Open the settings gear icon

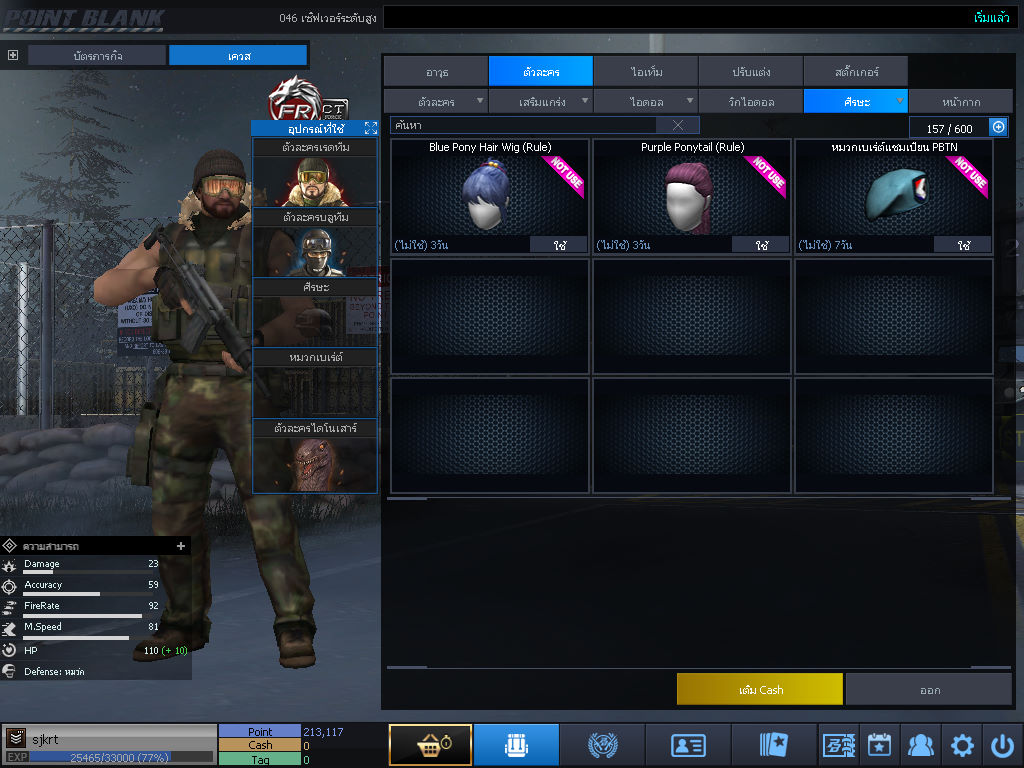(962, 745)
